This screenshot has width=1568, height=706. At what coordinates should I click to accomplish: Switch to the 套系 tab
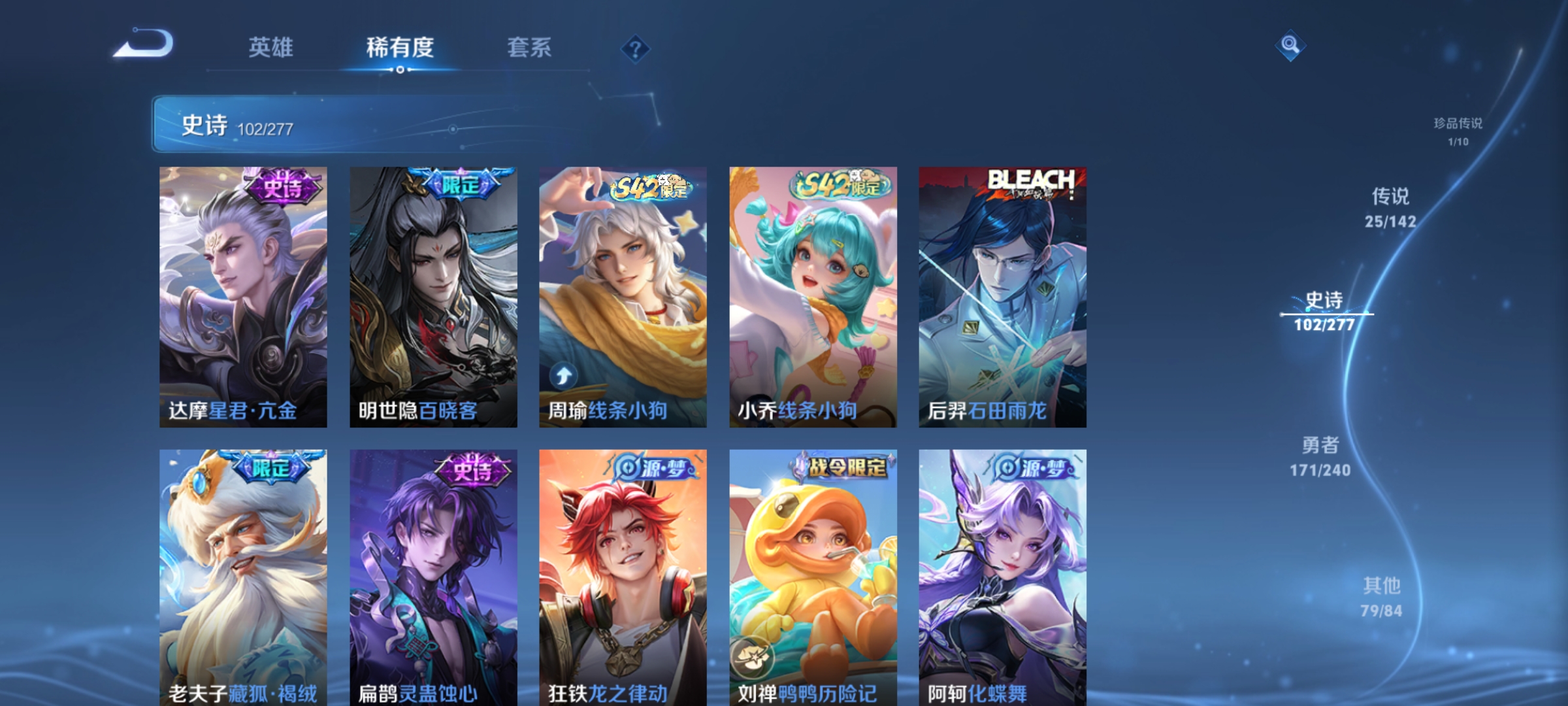point(529,47)
